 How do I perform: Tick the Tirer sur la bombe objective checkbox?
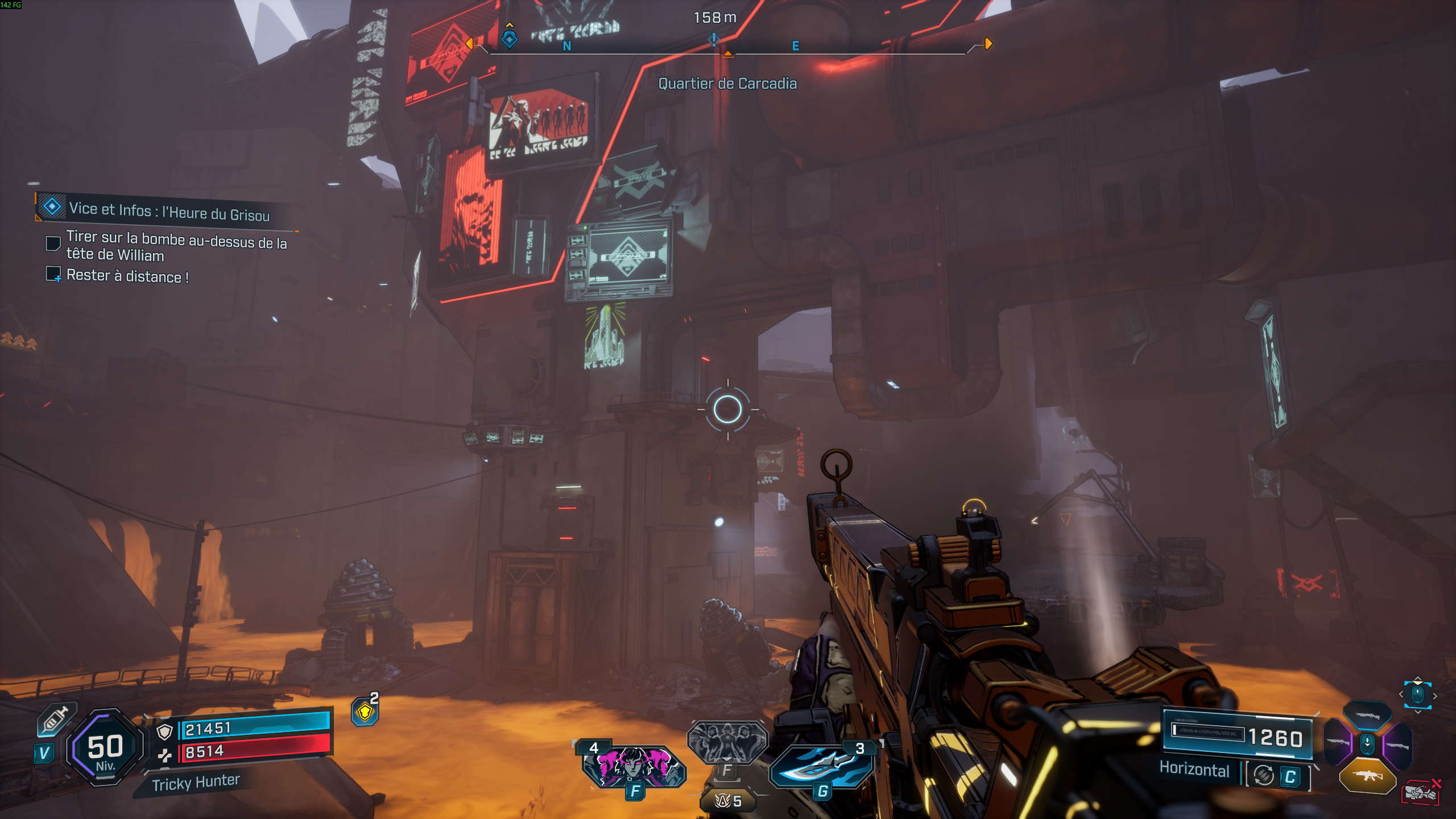coord(53,243)
